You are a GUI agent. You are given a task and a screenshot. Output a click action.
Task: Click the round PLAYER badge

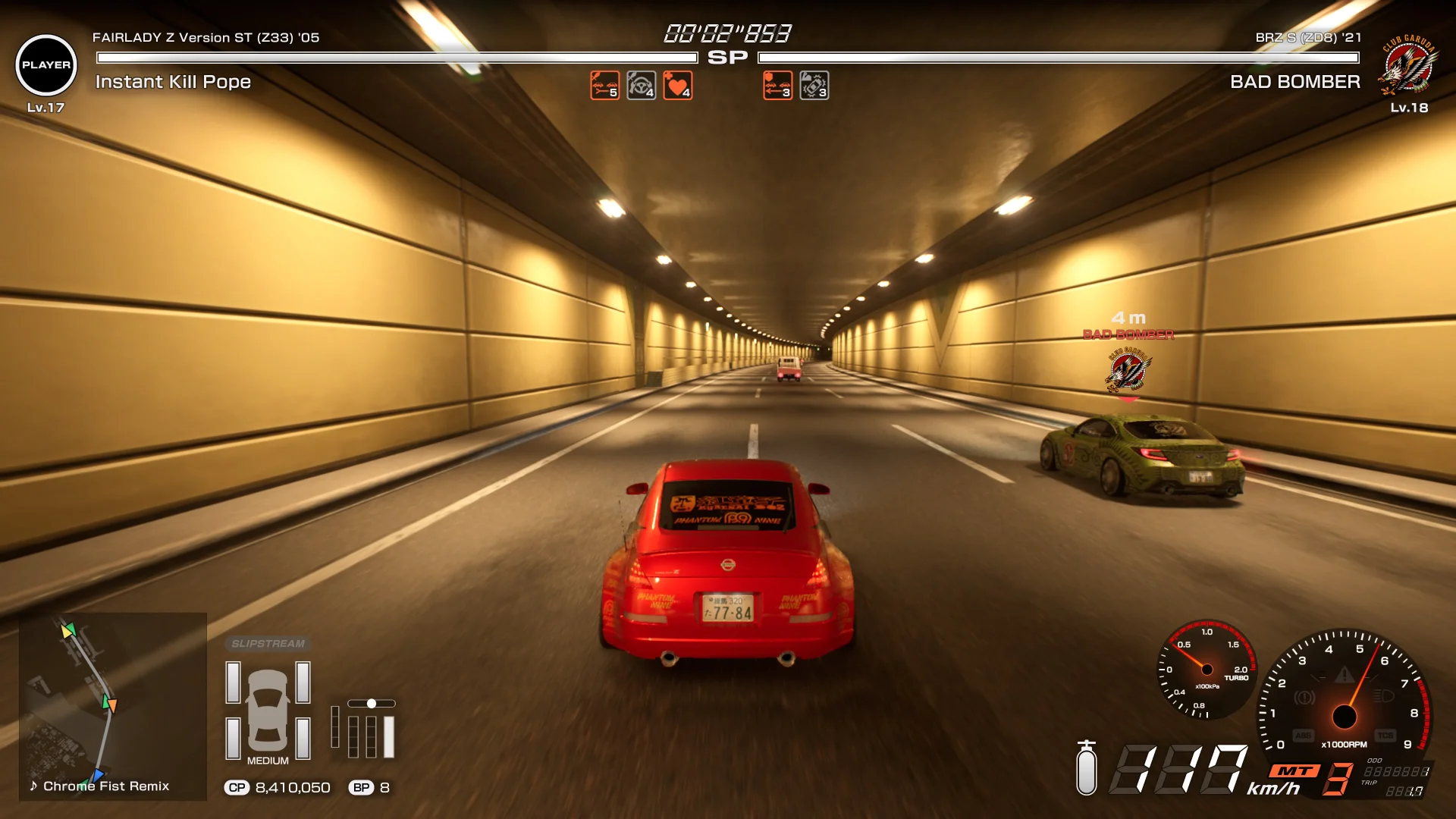[x=46, y=65]
